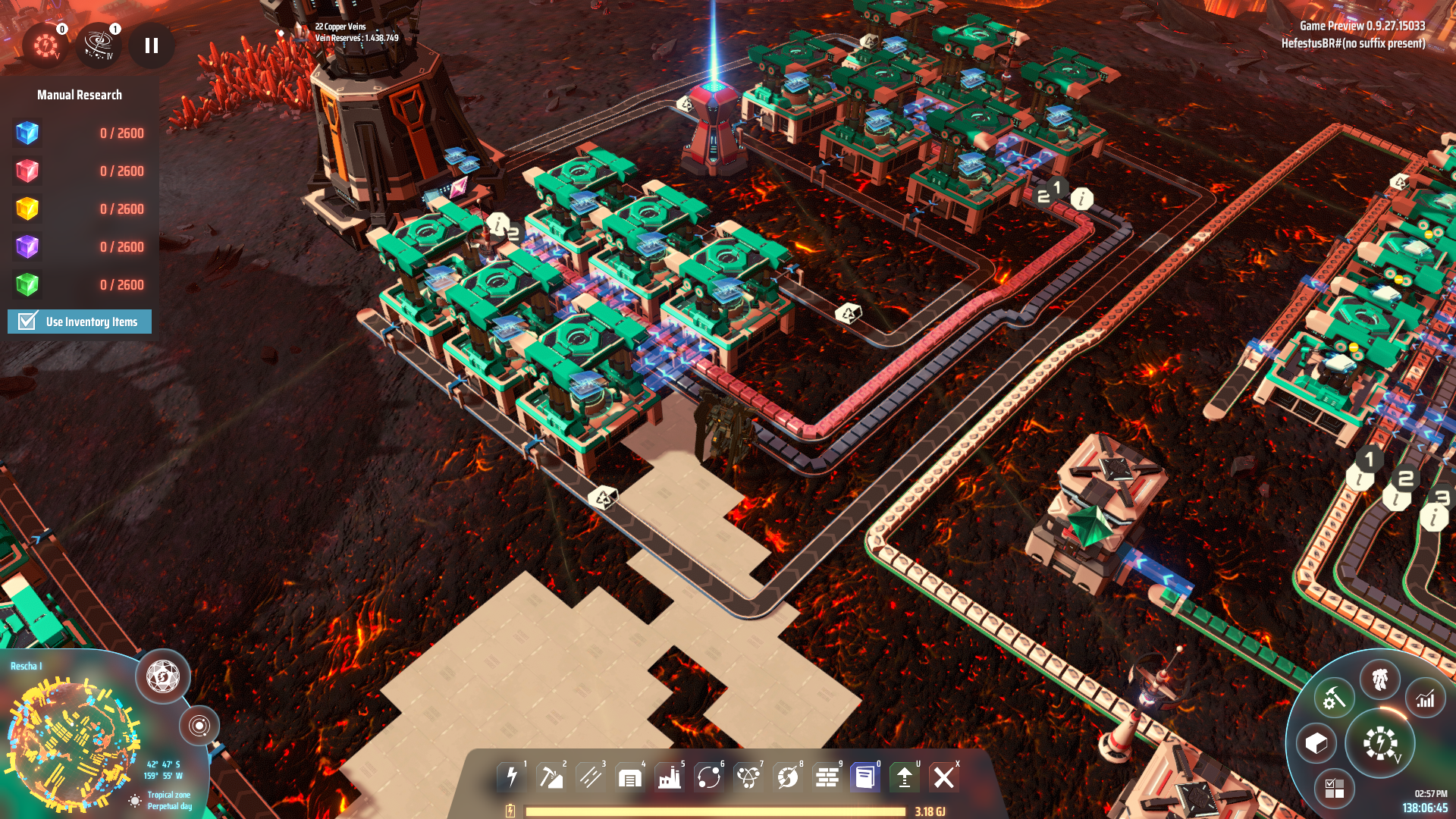Viewport: 1456px width, 819px height.
Task: Choose the factory production build category
Action: [670, 777]
